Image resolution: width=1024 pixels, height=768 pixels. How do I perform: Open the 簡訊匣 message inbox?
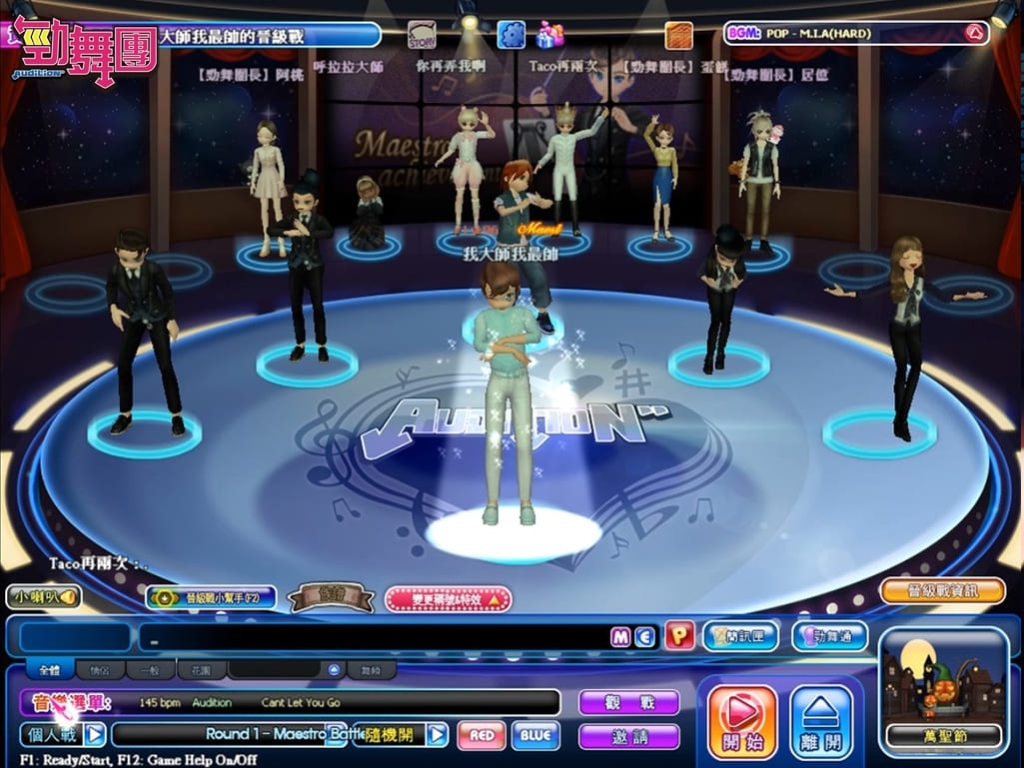[740, 636]
